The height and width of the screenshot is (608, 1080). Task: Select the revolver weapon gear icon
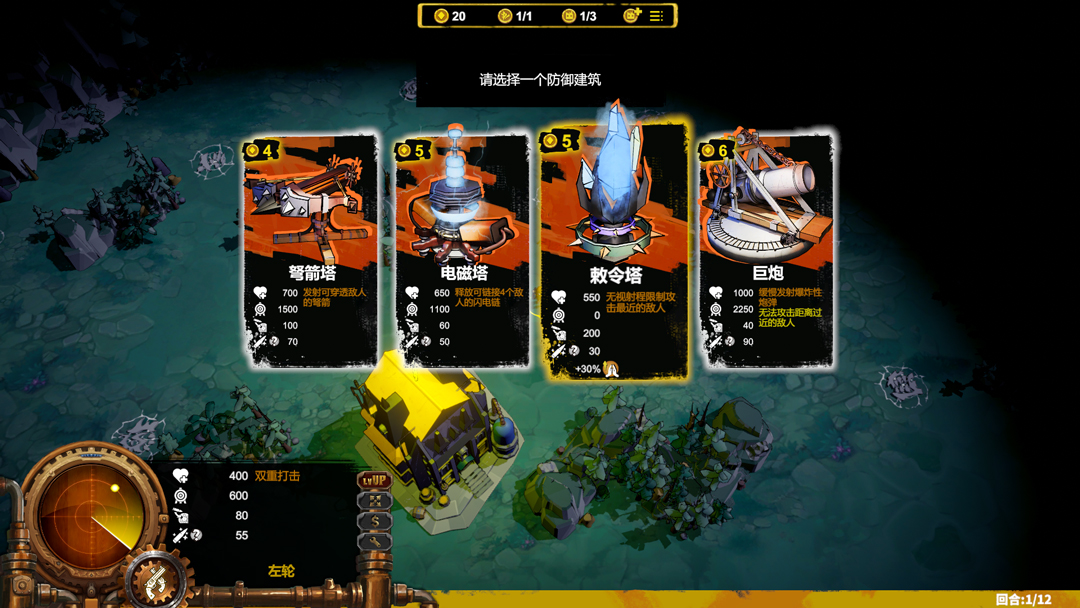[156, 581]
